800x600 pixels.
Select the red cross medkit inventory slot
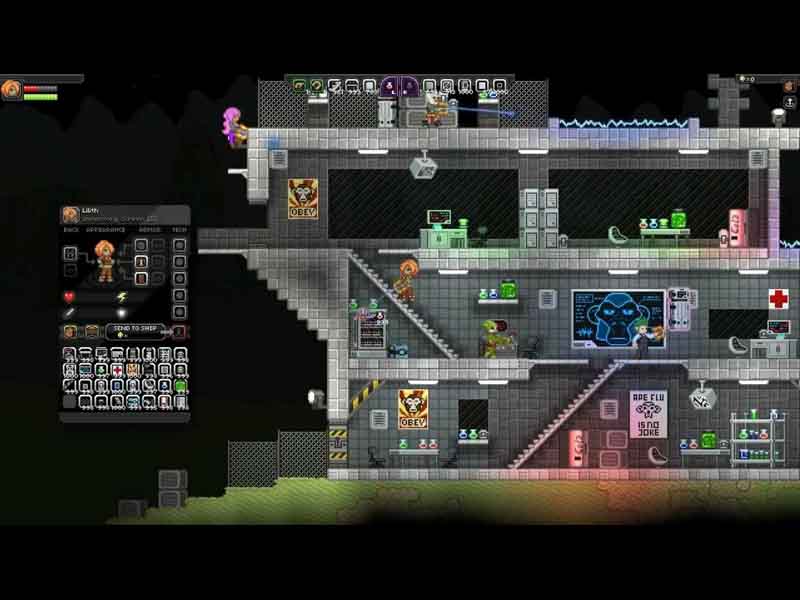coord(118,370)
